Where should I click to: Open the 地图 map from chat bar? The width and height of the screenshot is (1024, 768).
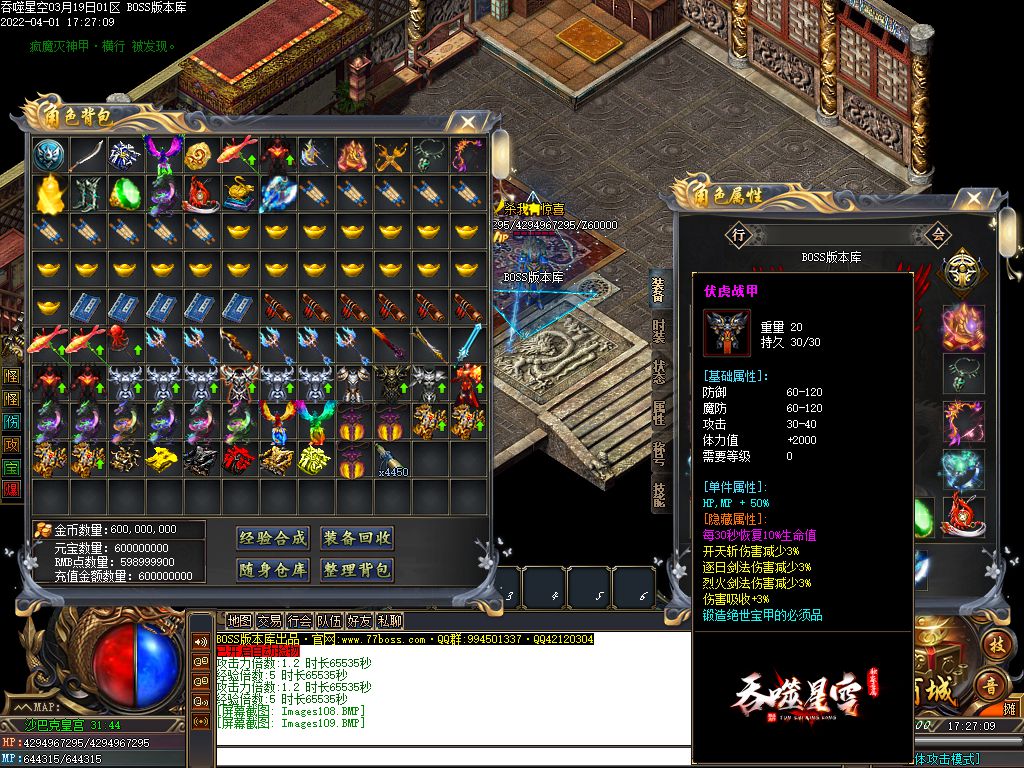coord(239,621)
